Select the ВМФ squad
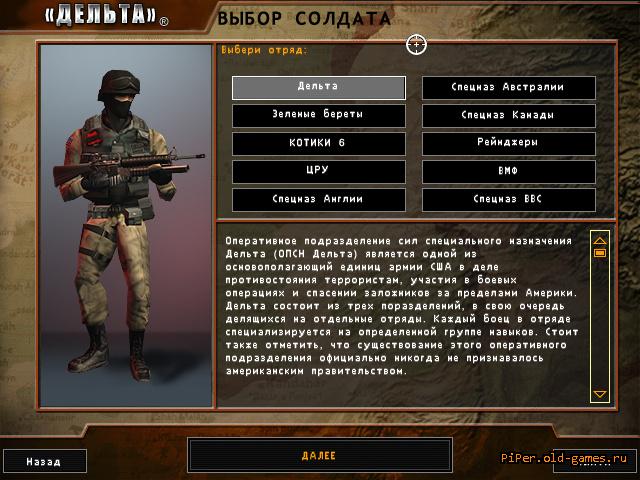 (508, 171)
